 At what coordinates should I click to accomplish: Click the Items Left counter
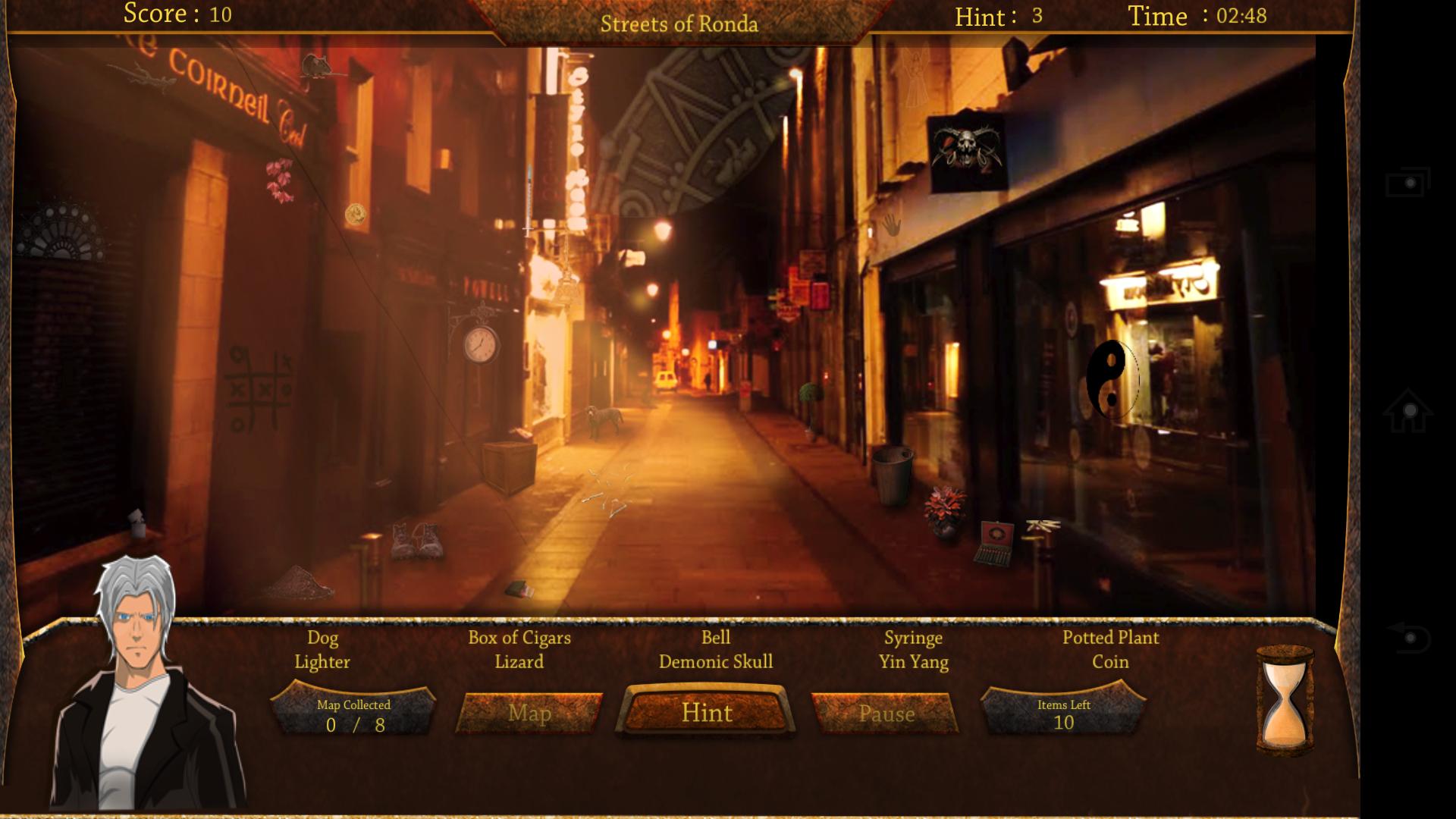pyautogui.click(x=1063, y=713)
